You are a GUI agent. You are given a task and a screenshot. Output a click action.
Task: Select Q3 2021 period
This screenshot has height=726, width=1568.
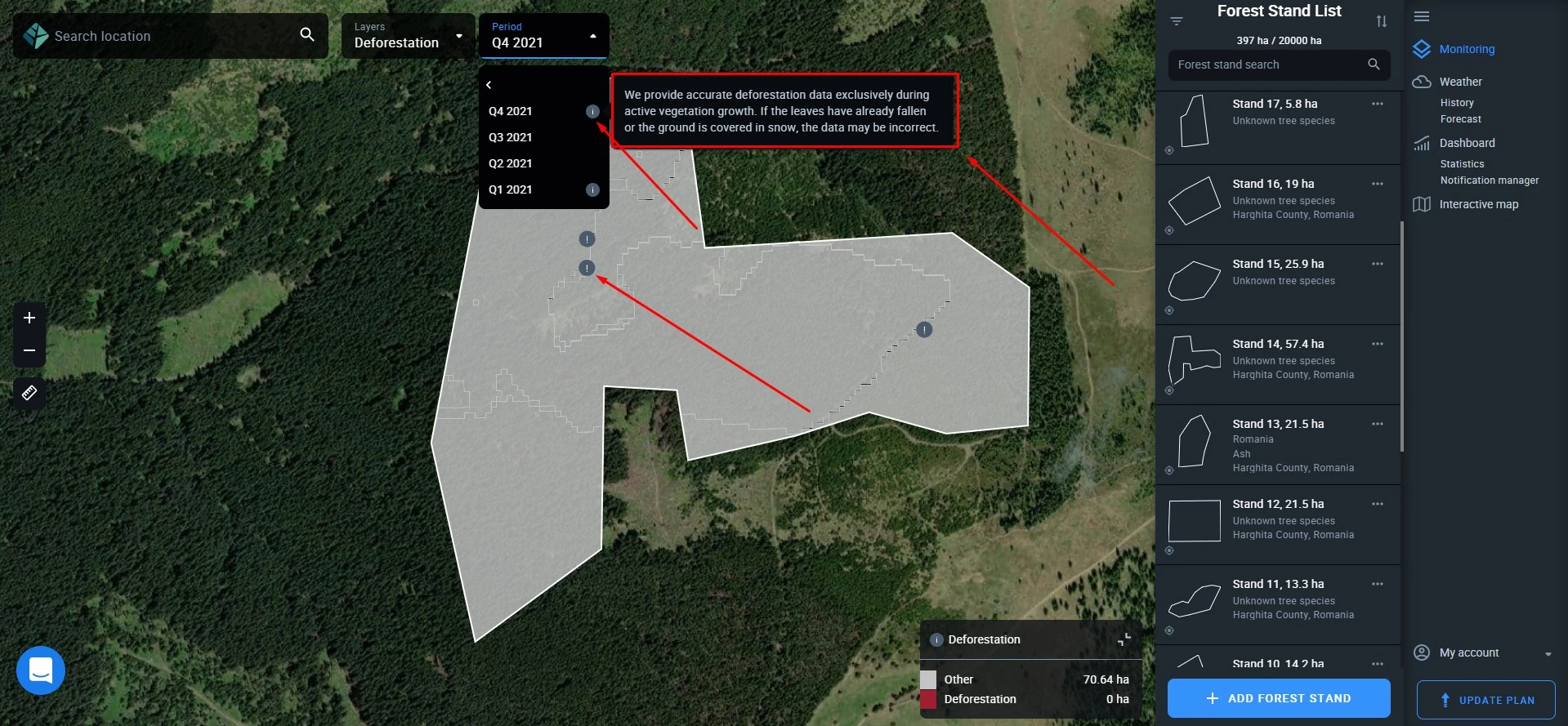coord(511,137)
